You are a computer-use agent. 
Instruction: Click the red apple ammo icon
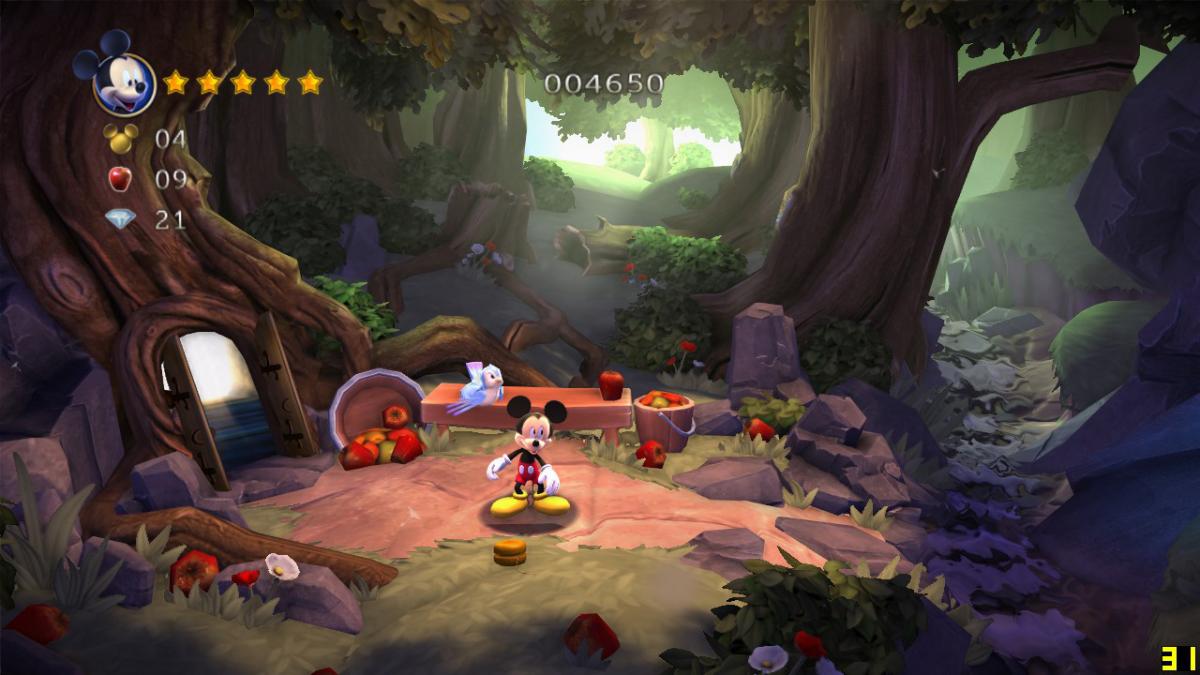pyautogui.click(x=120, y=179)
